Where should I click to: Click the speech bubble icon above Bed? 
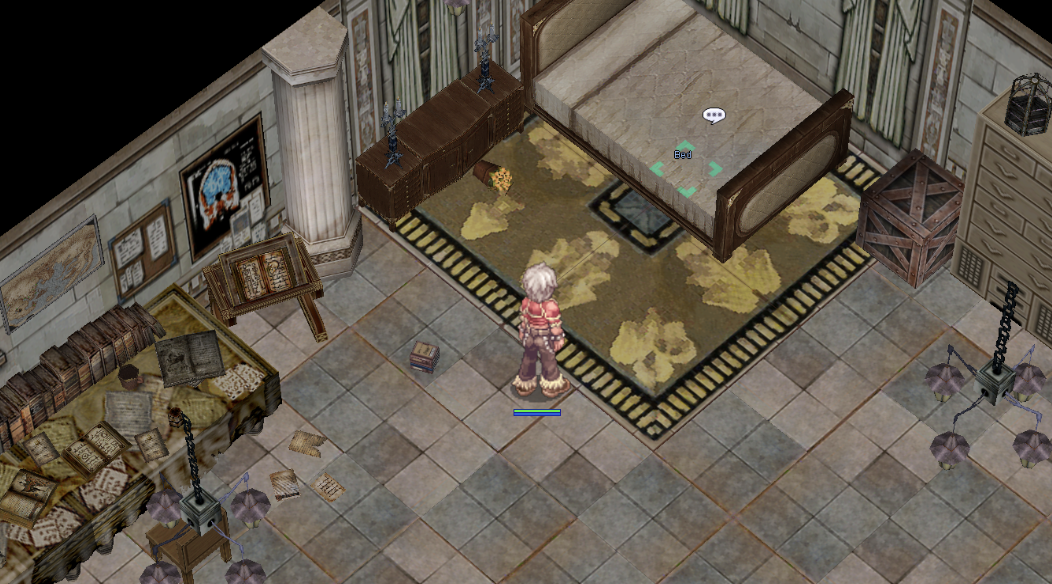click(x=713, y=116)
